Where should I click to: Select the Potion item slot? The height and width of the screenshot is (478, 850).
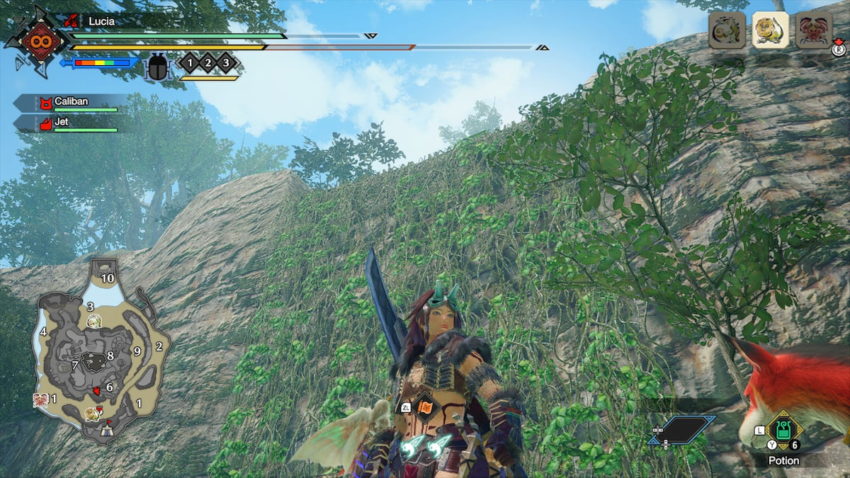pyautogui.click(x=783, y=432)
